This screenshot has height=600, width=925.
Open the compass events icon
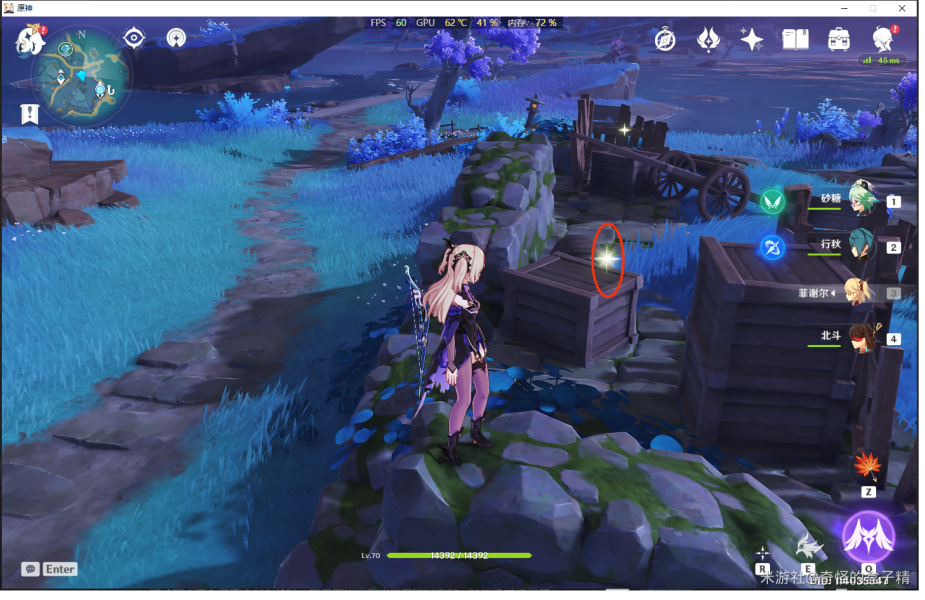666,39
